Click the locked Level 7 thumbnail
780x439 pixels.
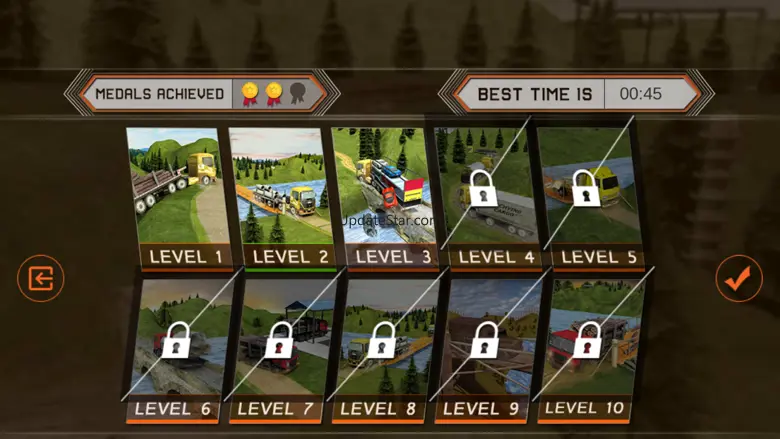(x=280, y=350)
